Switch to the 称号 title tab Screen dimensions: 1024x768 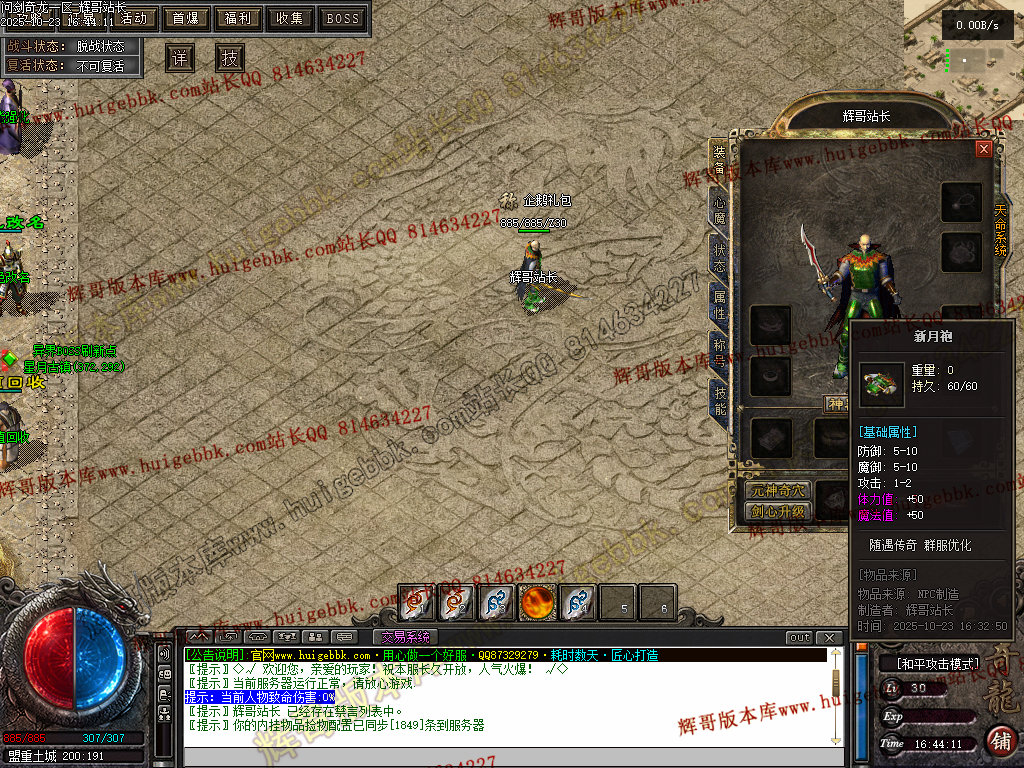click(719, 352)
